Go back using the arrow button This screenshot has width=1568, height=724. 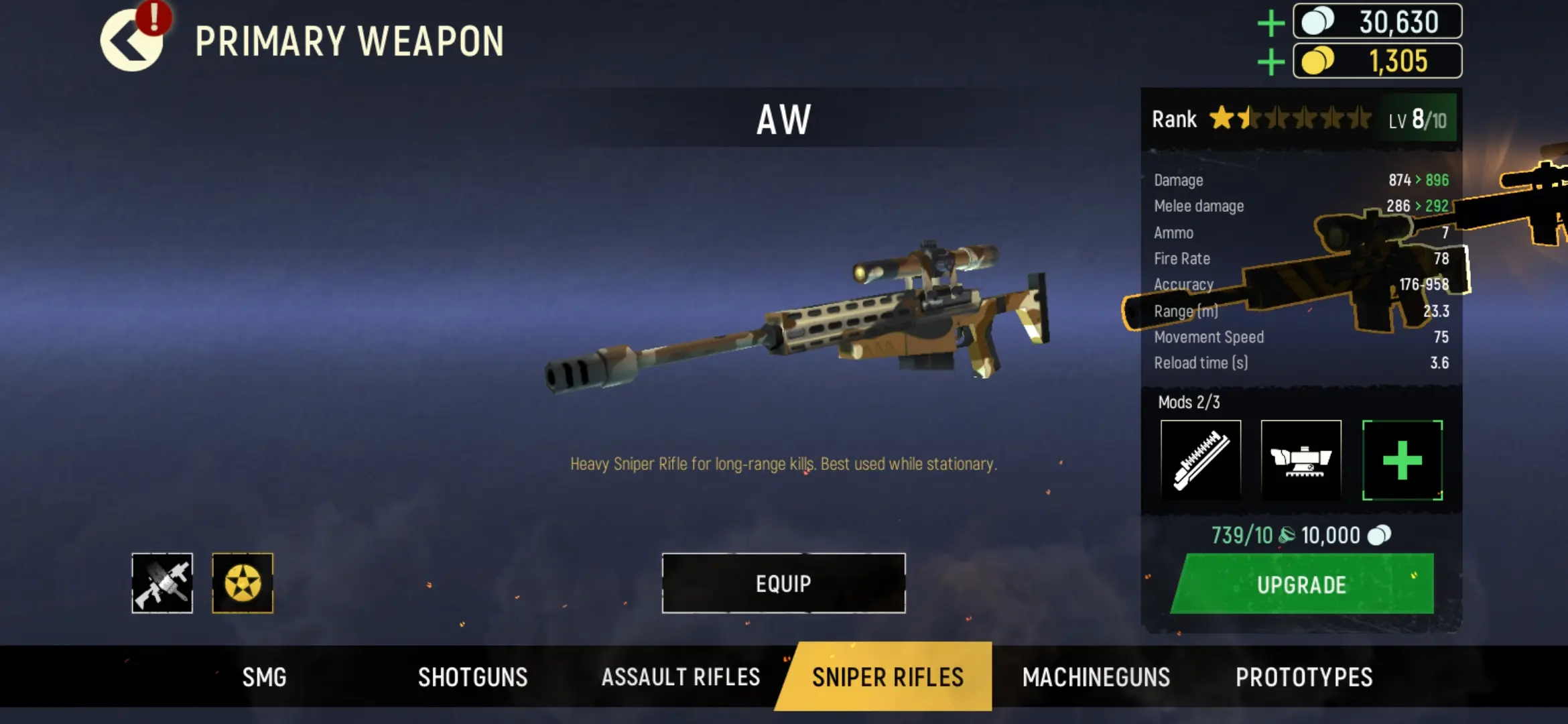(x=131, y=42)
